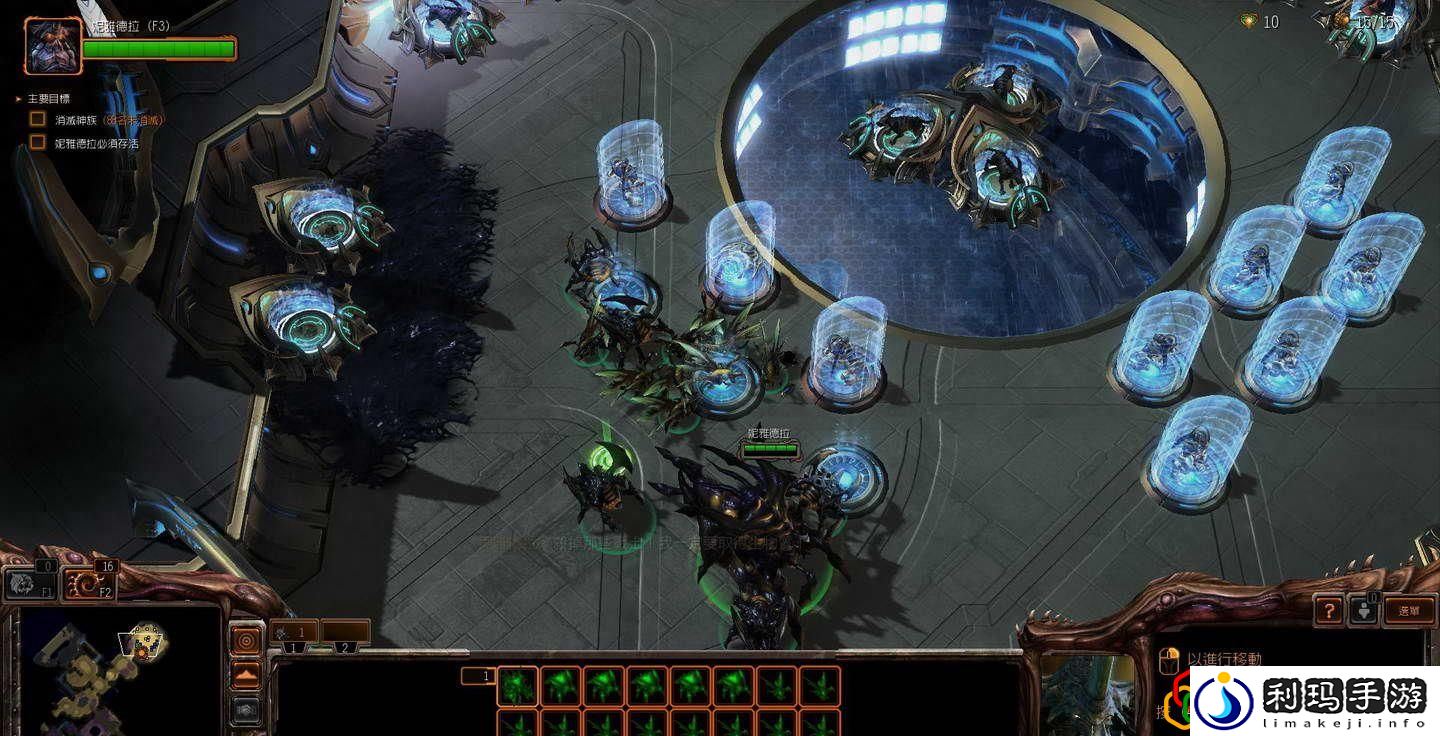Select all army units F2 button
Image resolution: width=1440 pixels, height=736 pixels.
90,583
